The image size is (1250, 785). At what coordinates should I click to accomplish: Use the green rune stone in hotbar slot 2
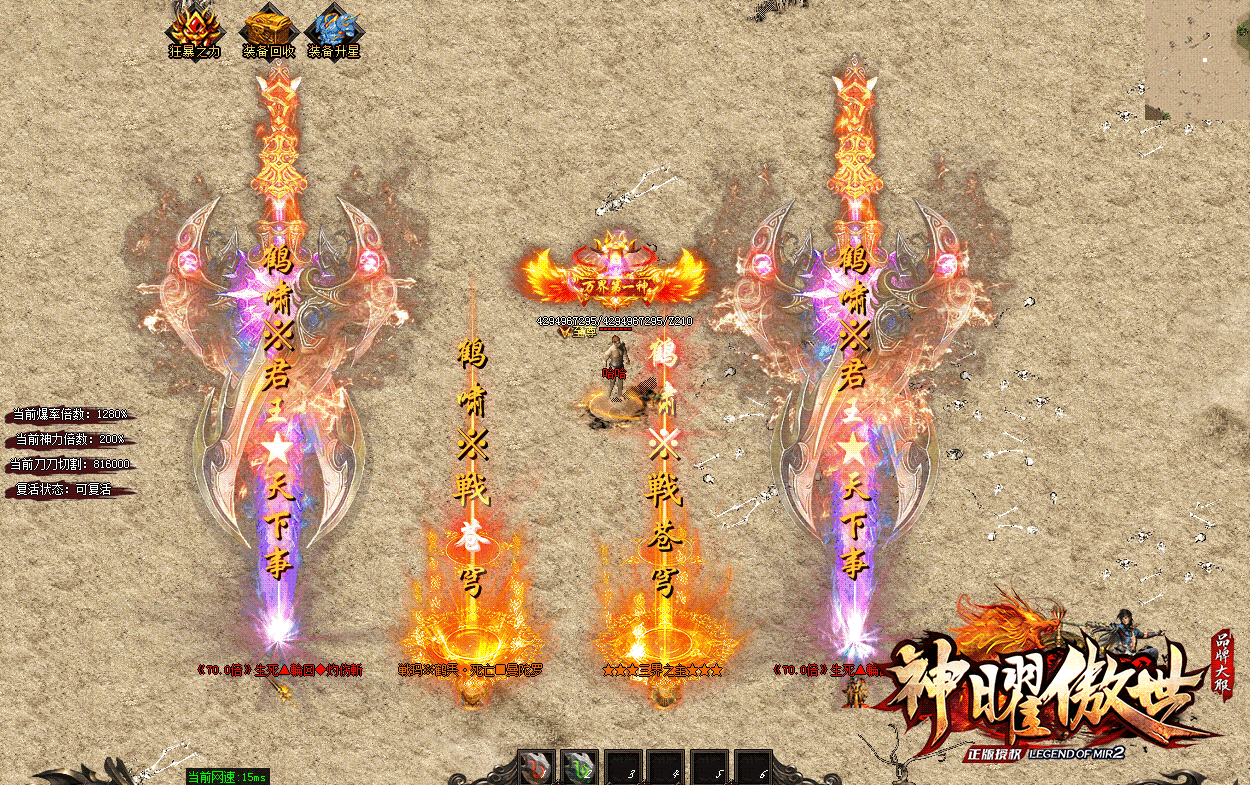pos(580,767)
